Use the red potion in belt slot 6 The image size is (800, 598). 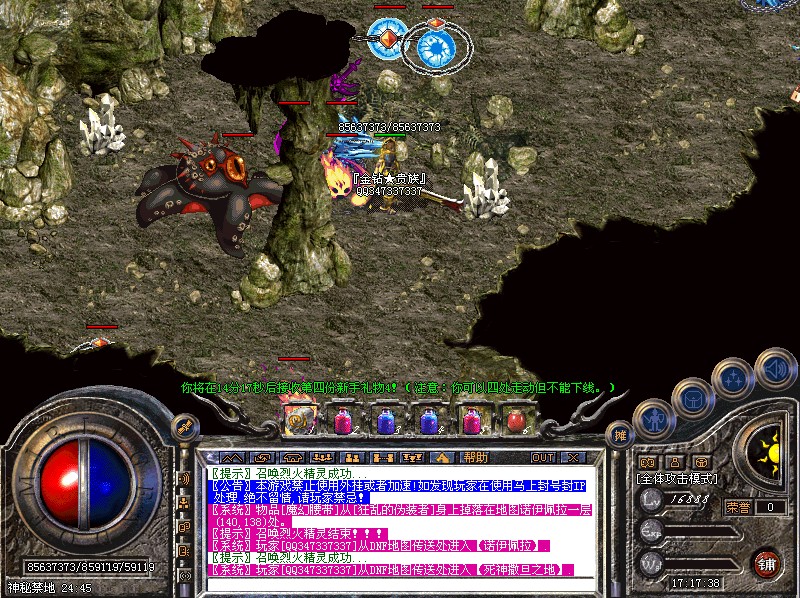point(515,420)
